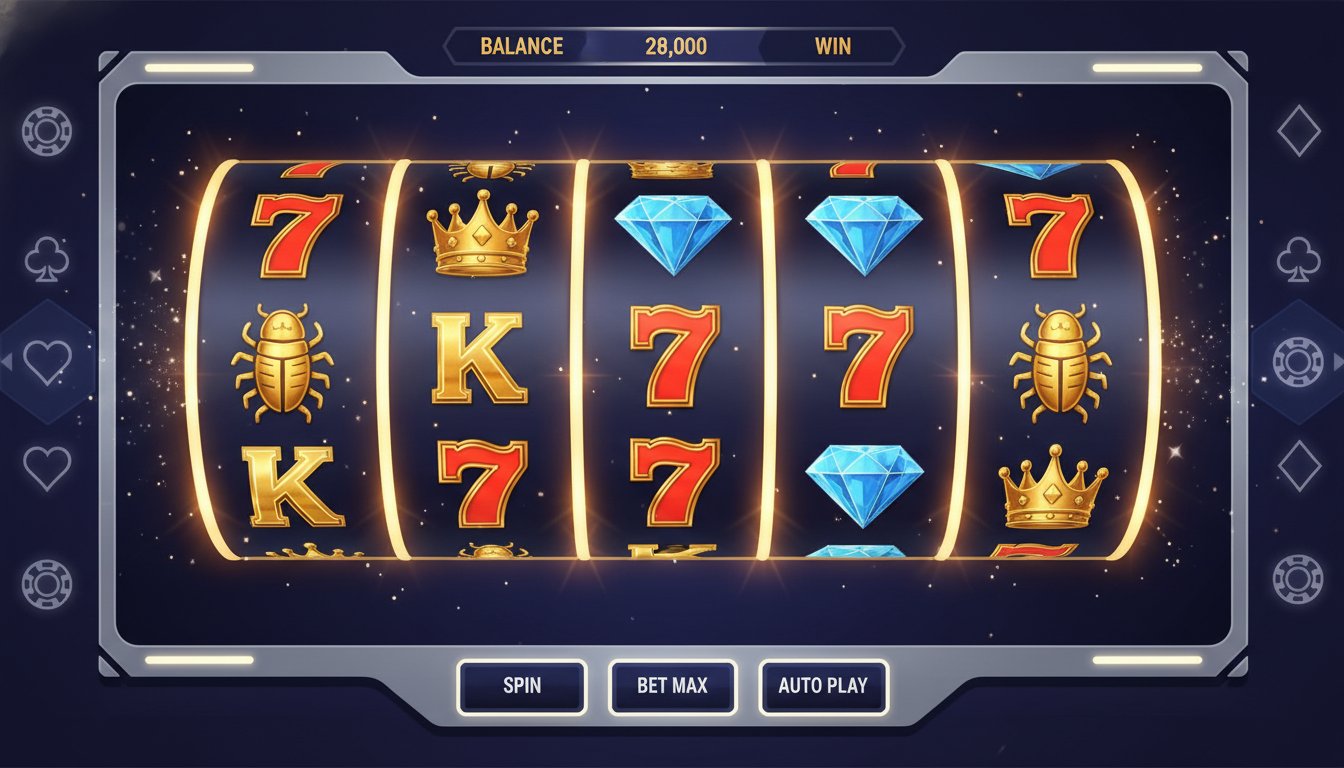The height and width of the screenshot is (768, 1344).
Task: Click the small left-pointing arrow beside the heart hexagon
Action: point(7,362)
